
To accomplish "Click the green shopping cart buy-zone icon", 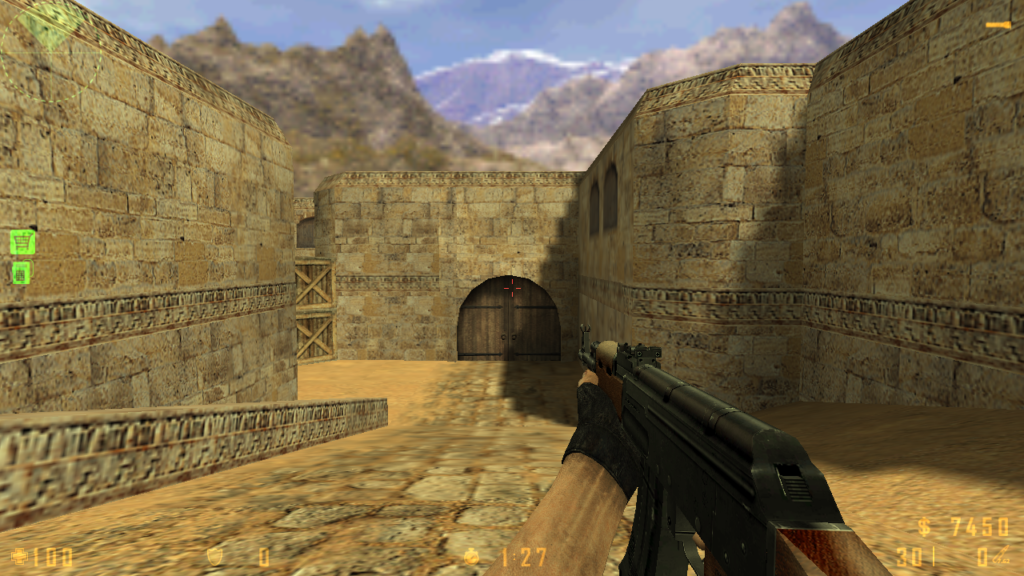I will point(22,241).
